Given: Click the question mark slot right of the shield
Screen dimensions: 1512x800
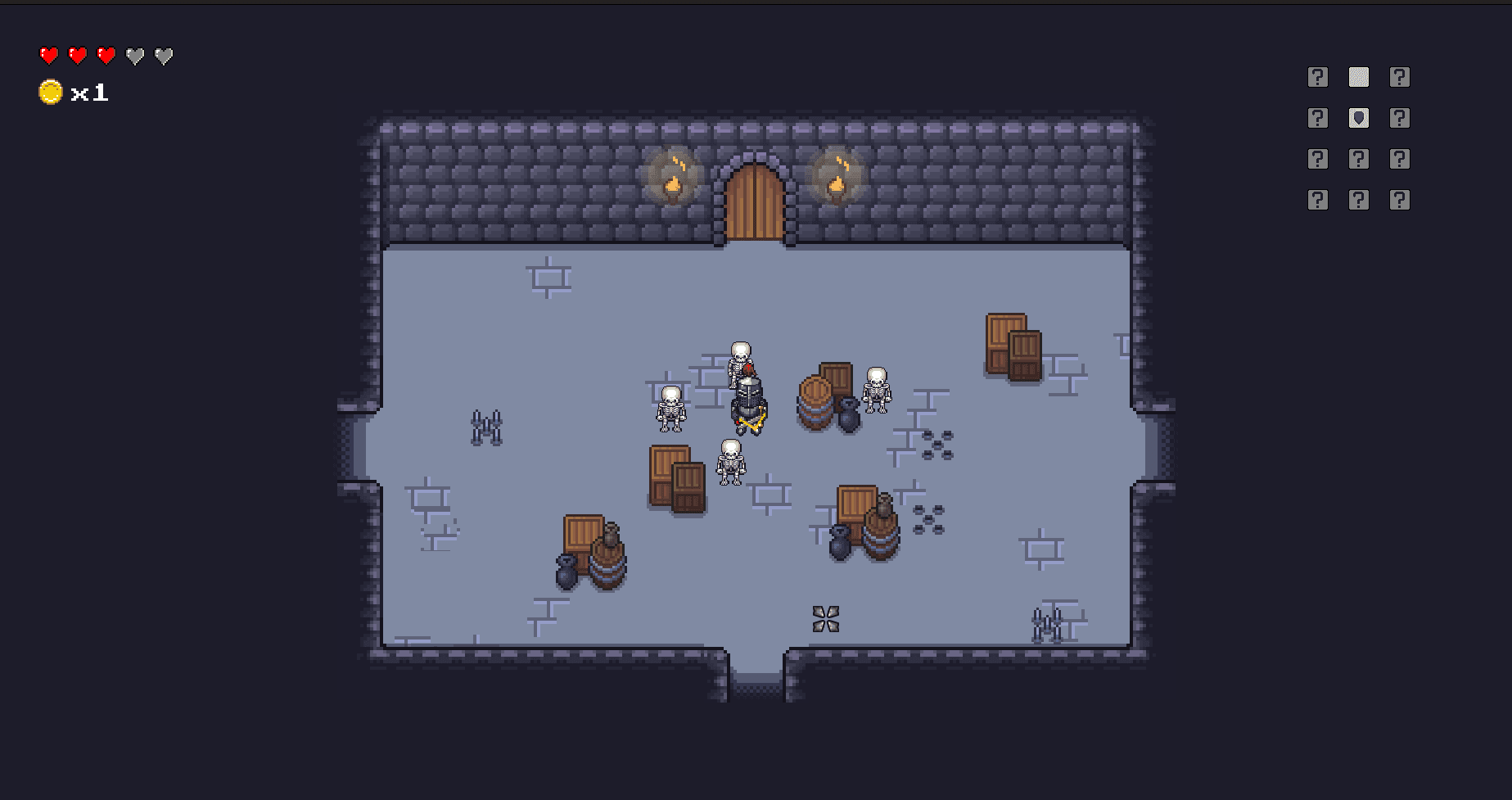Looking at the screenshot, I should (1400, 118).
